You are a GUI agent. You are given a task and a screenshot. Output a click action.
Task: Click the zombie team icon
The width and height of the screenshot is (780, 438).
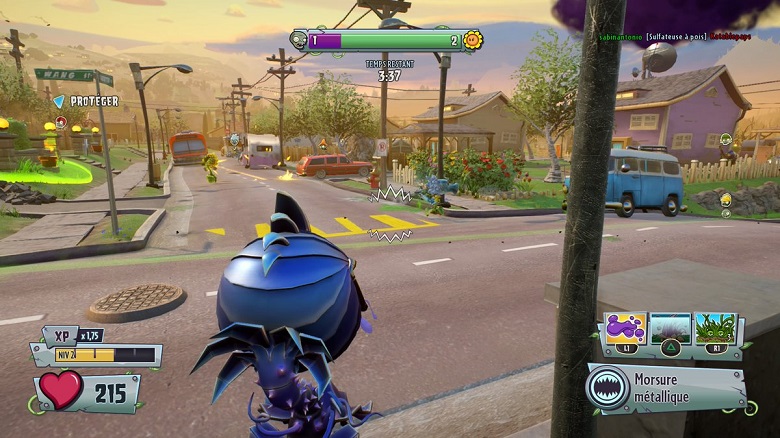pos(298,40)
